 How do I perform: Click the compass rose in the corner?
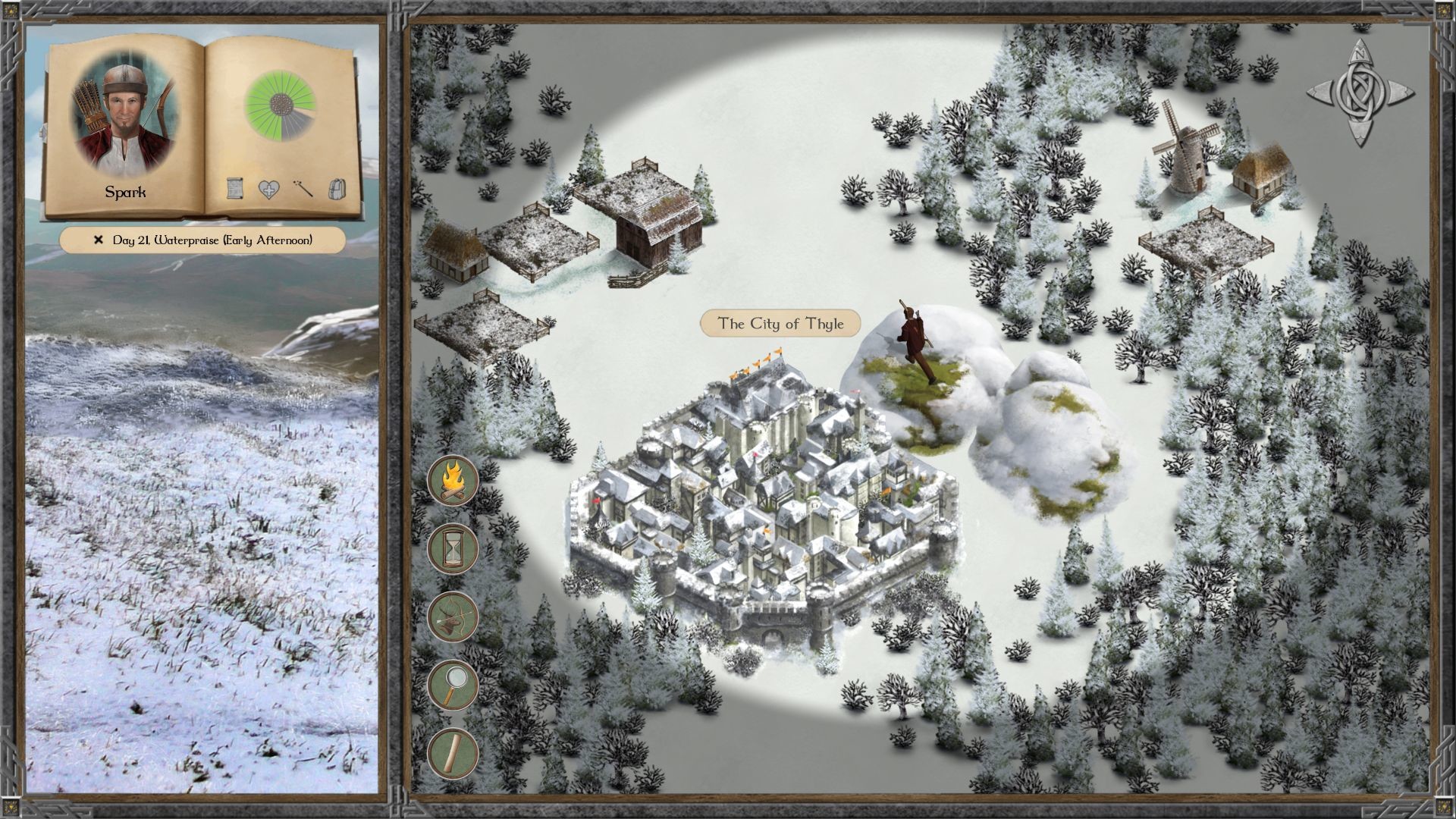click(1361, 91)
